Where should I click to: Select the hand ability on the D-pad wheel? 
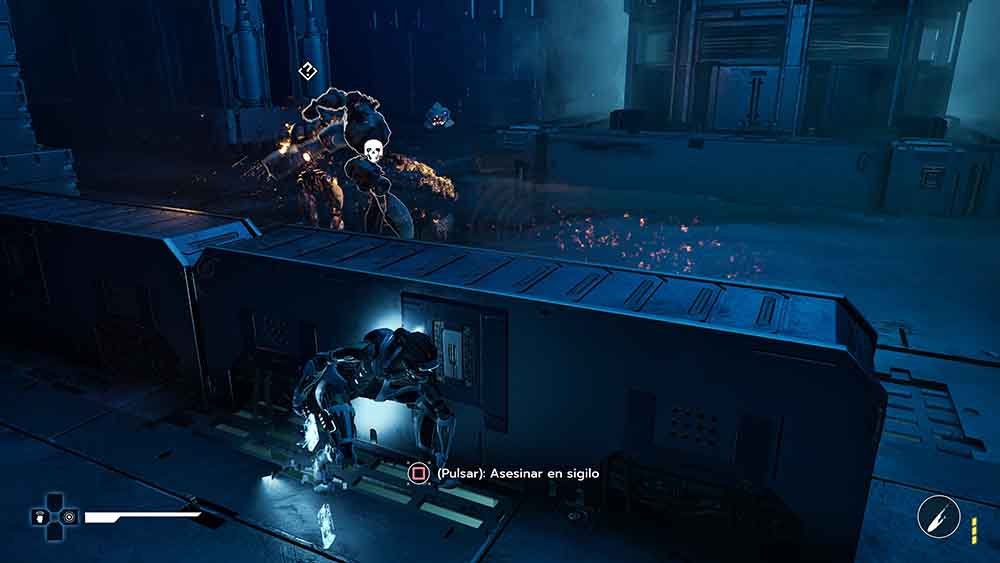[39, 517]
